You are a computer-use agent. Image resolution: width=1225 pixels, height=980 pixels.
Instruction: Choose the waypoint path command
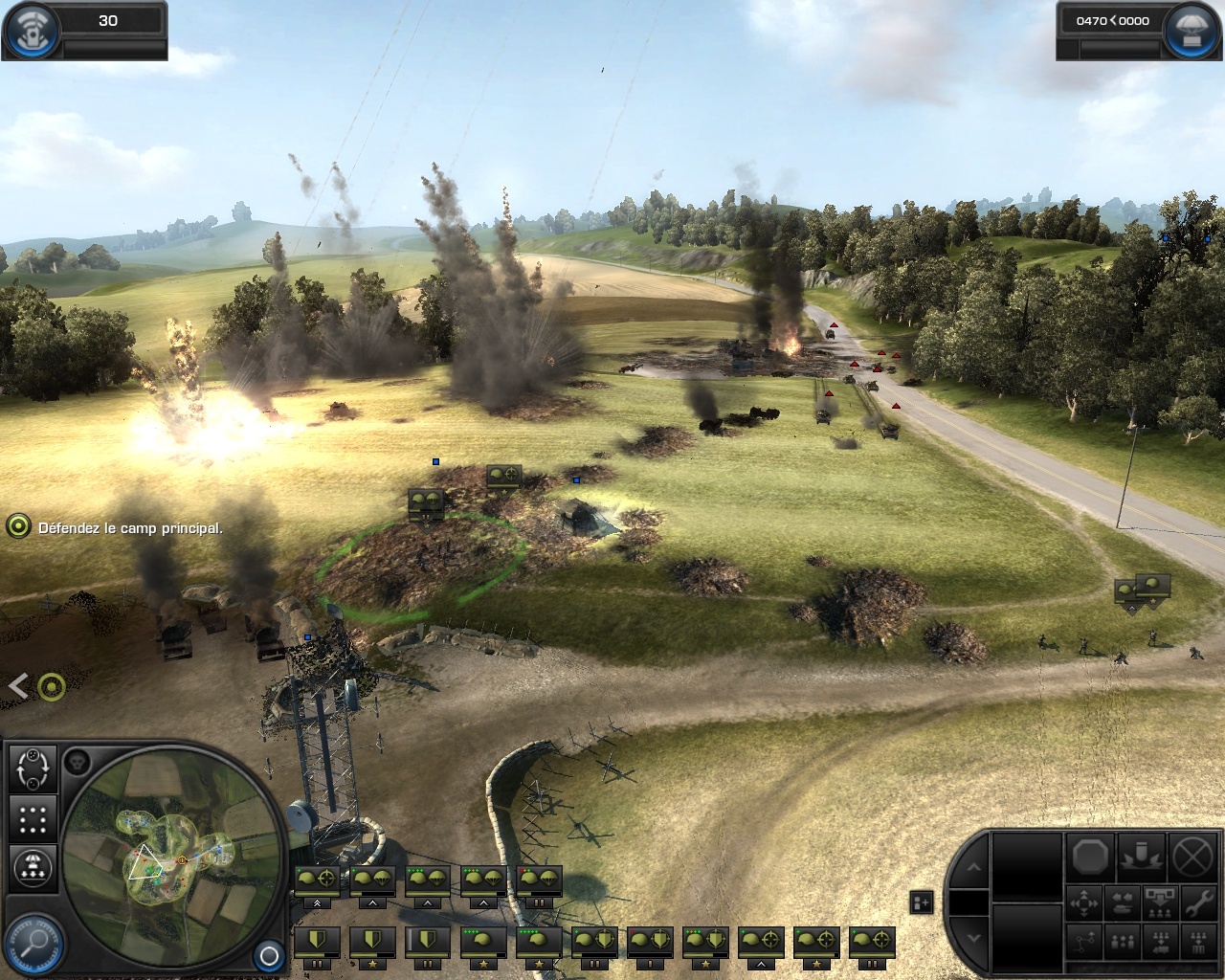[x=1083, y=943]
